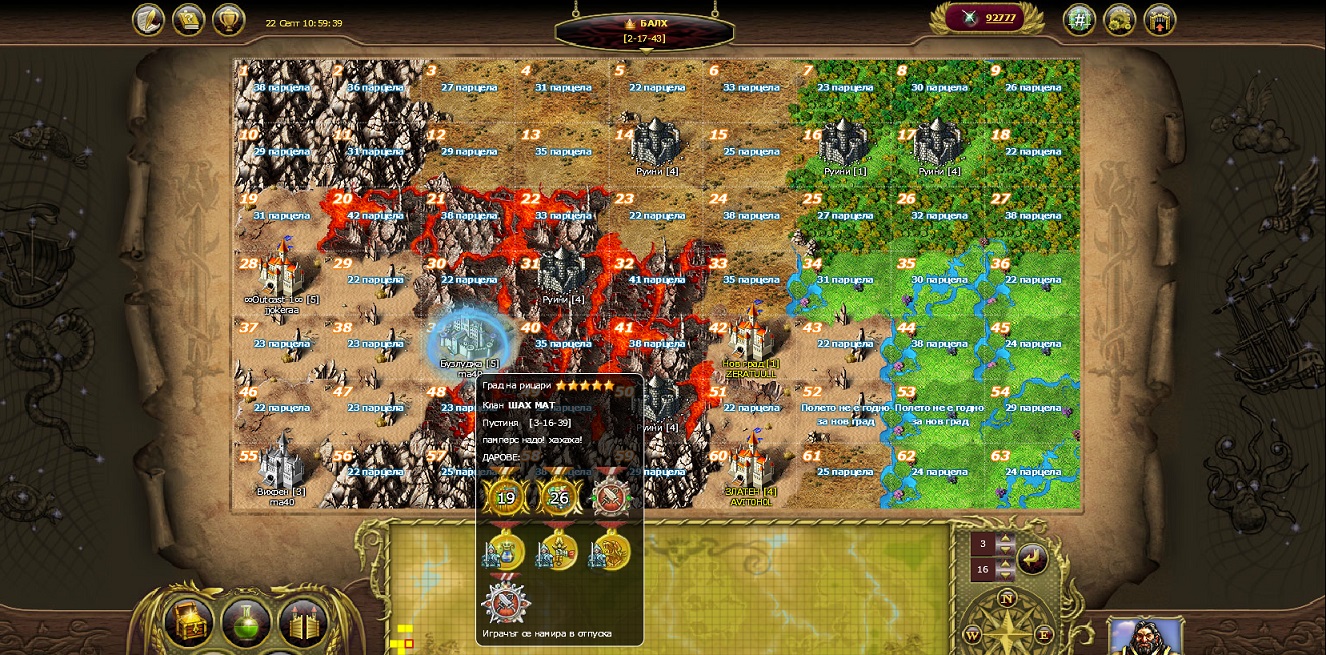Viewport: 1326px width, 655px height.
Task: Open the treasure chest button
Action: (x=189, y=623)
